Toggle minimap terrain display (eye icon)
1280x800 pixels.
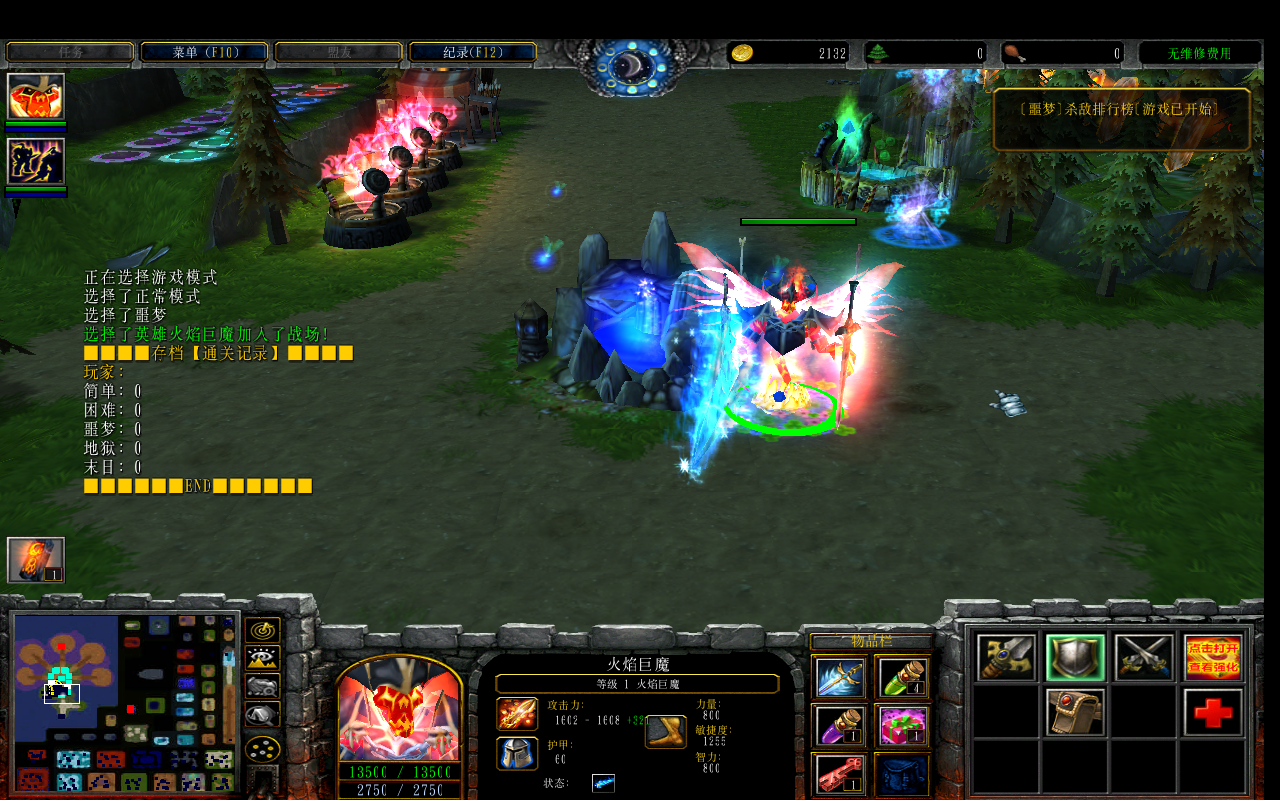click(262, 658)
